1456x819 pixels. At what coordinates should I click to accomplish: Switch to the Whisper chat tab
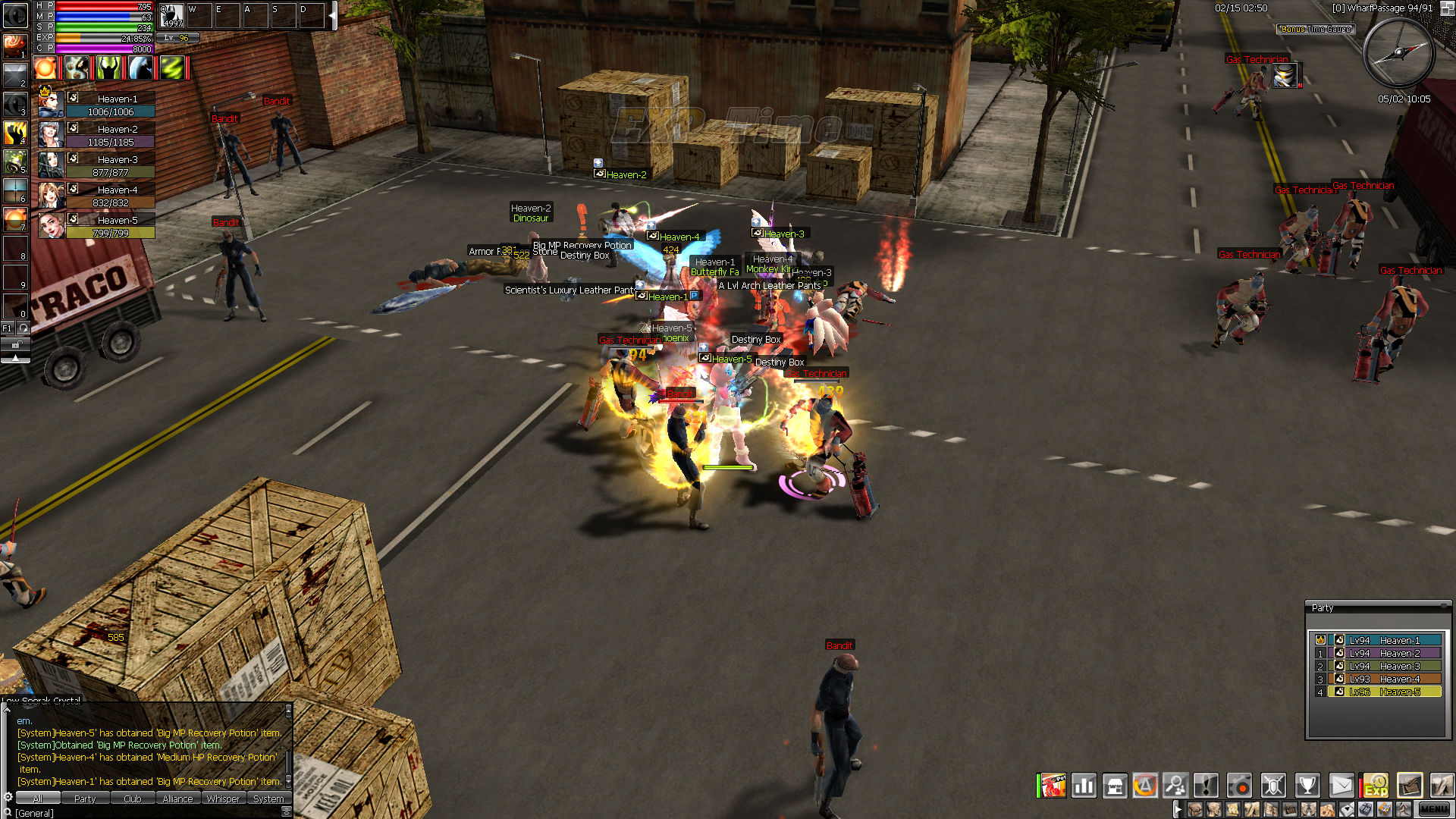pyautogui.click(x=224, y=798)
